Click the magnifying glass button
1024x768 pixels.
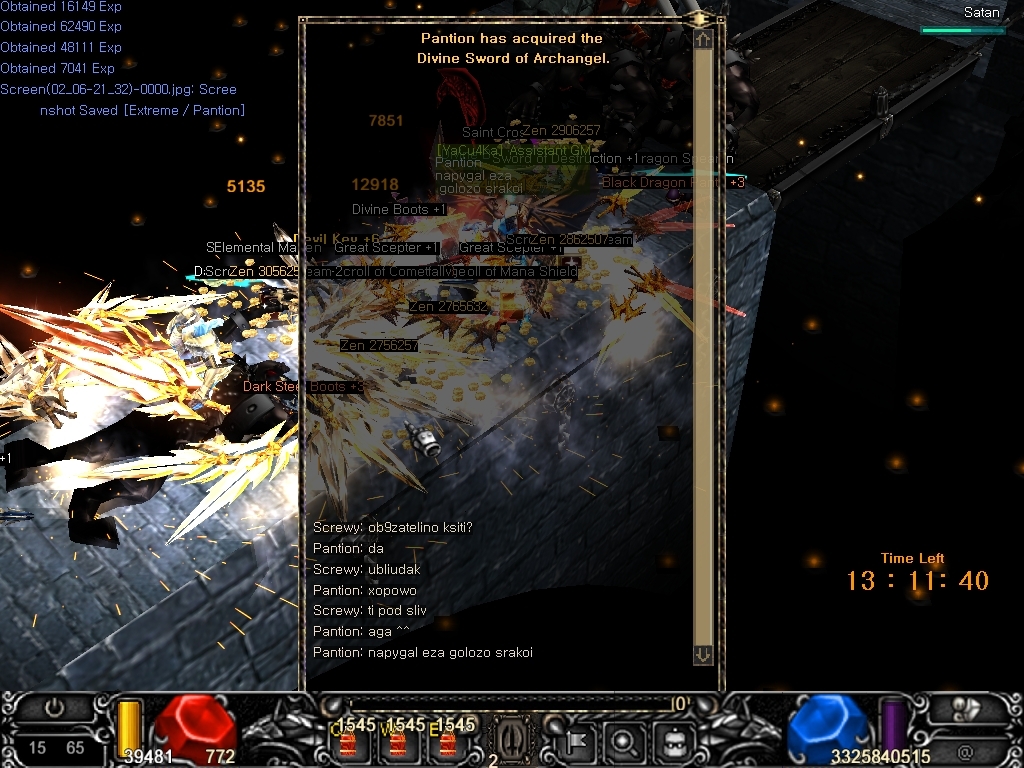click(x=624, y=741)
